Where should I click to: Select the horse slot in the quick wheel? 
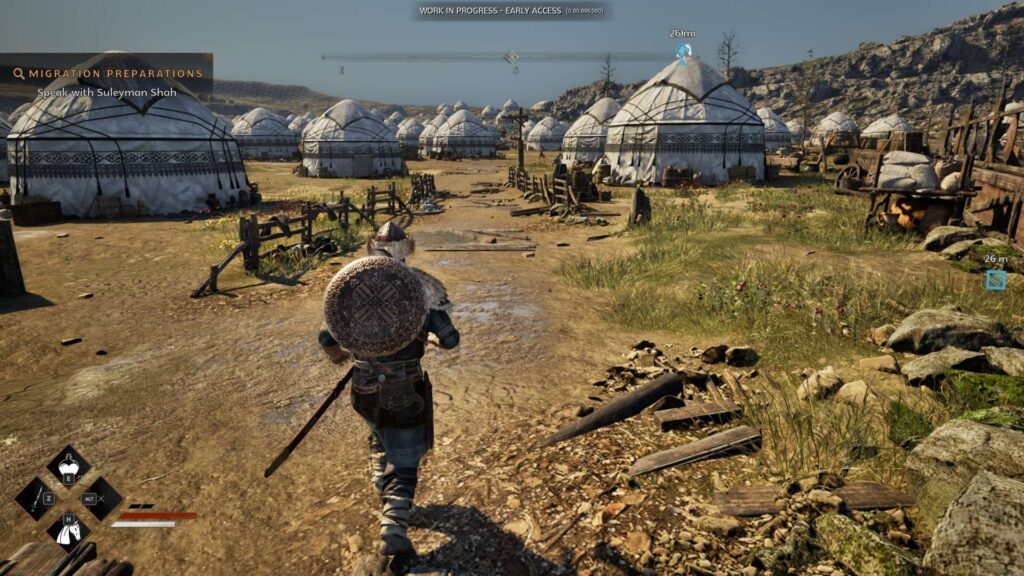coord(68,530)
